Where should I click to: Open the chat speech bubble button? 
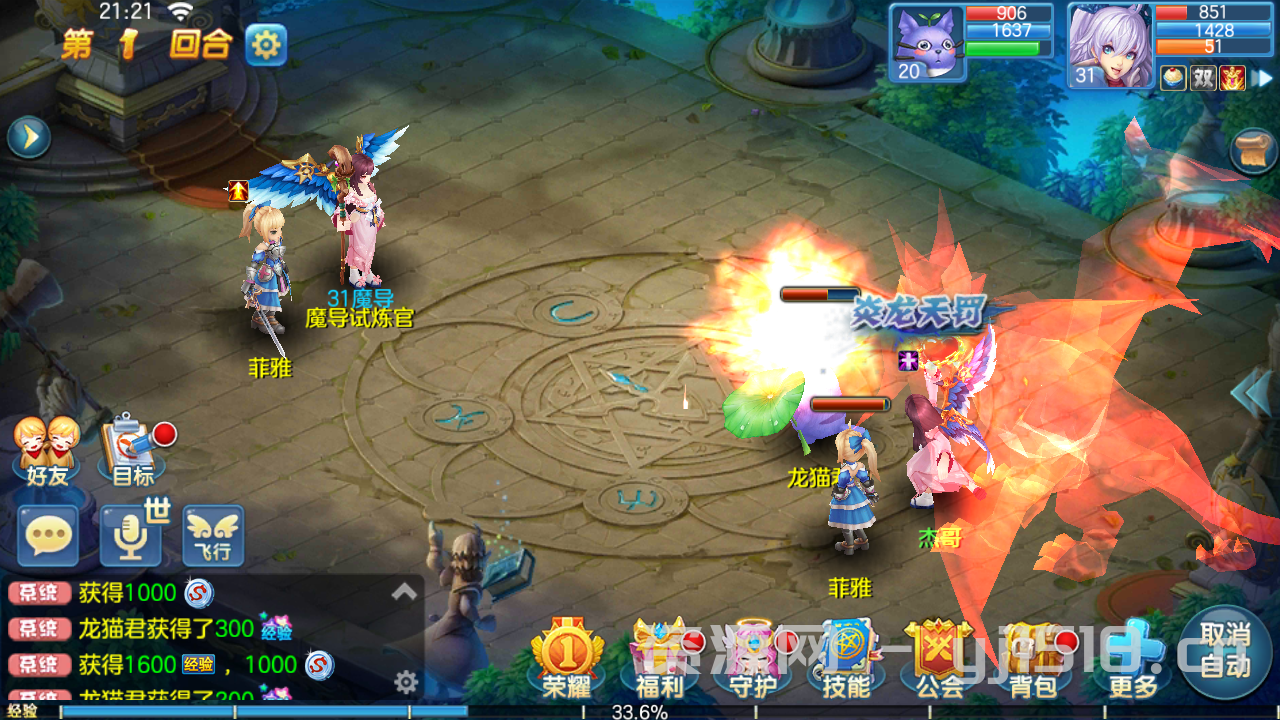click(x=48, y=537)
